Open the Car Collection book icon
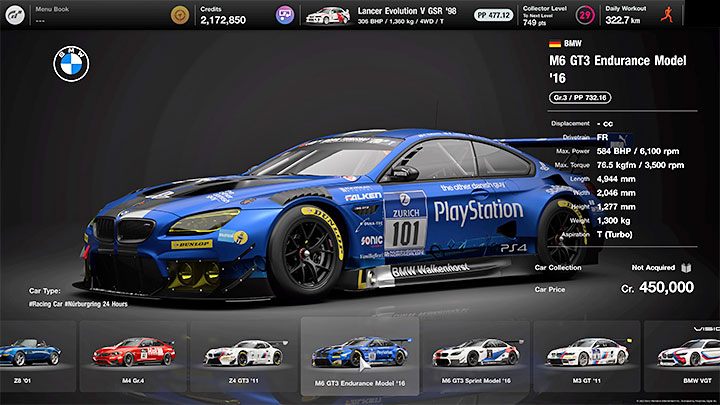 pos(686,268)
